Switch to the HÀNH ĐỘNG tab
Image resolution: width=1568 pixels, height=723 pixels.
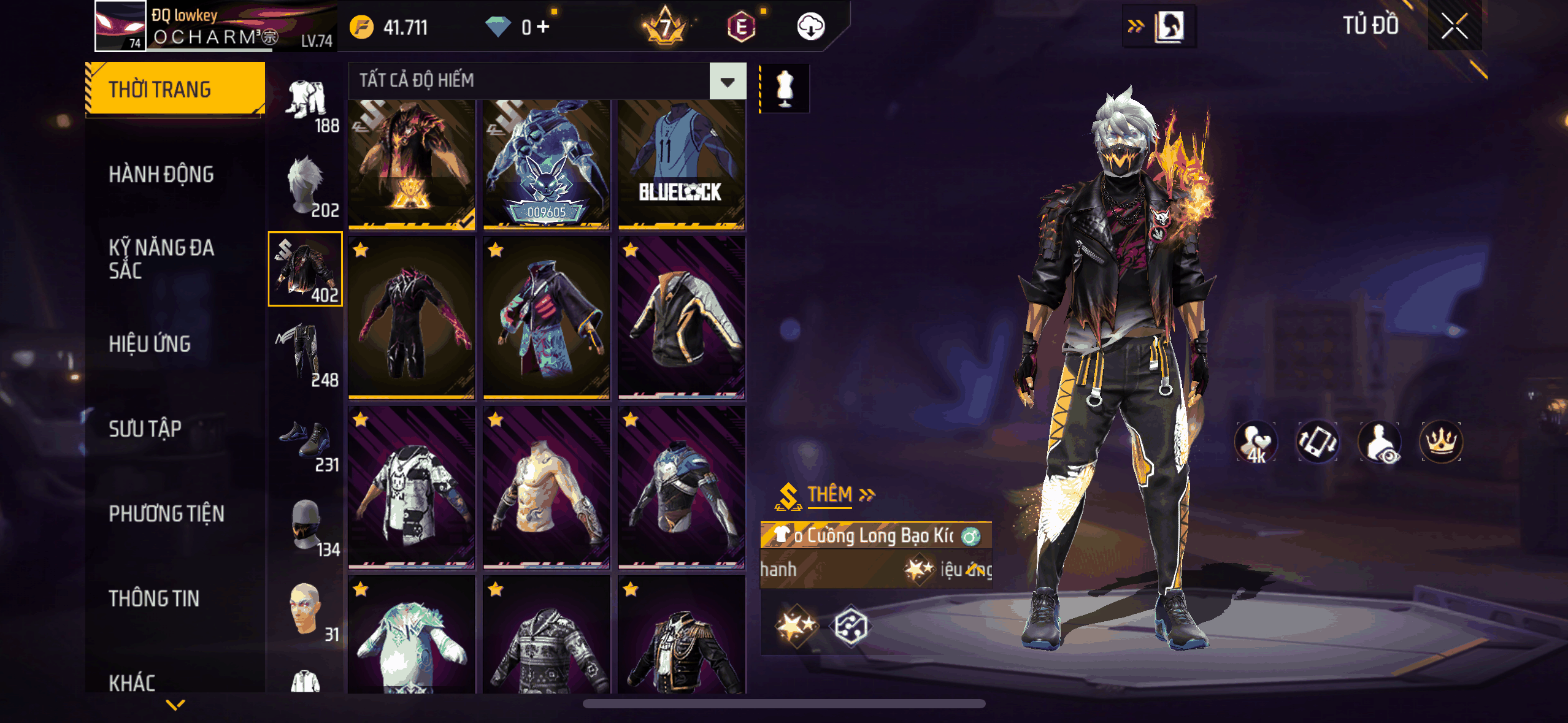click(x=161, y=175)
